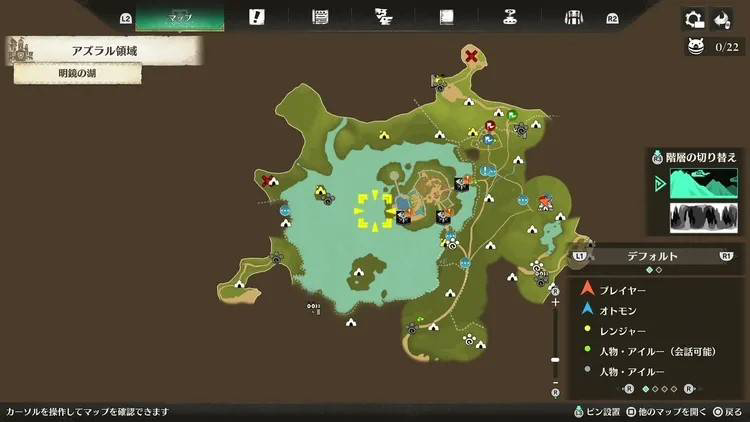The width and height of the screenshot is (750, 422).
Task: Click the red X marker at map top
Action: coord(470,56)
